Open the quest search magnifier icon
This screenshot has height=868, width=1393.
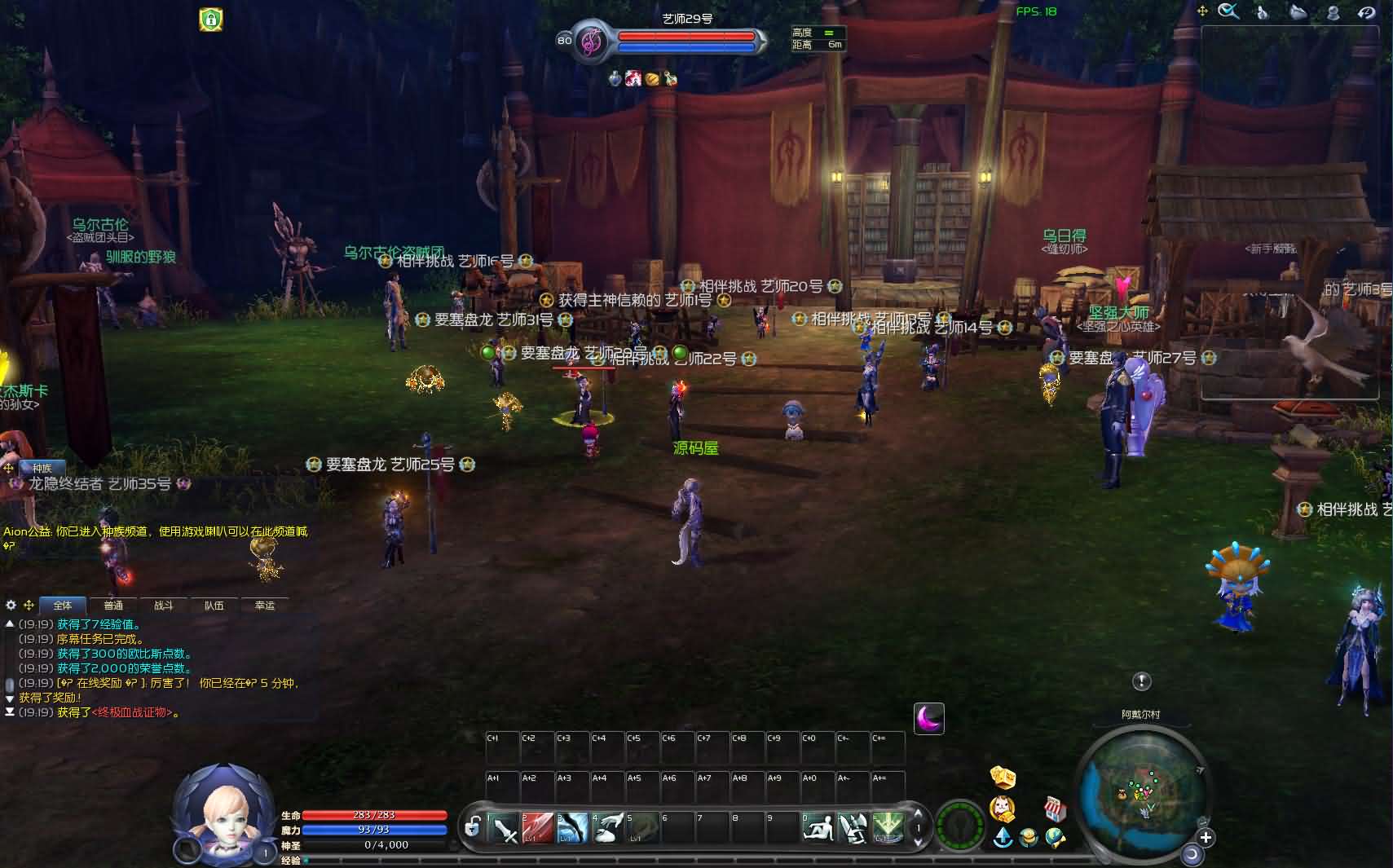point(1228,11)
